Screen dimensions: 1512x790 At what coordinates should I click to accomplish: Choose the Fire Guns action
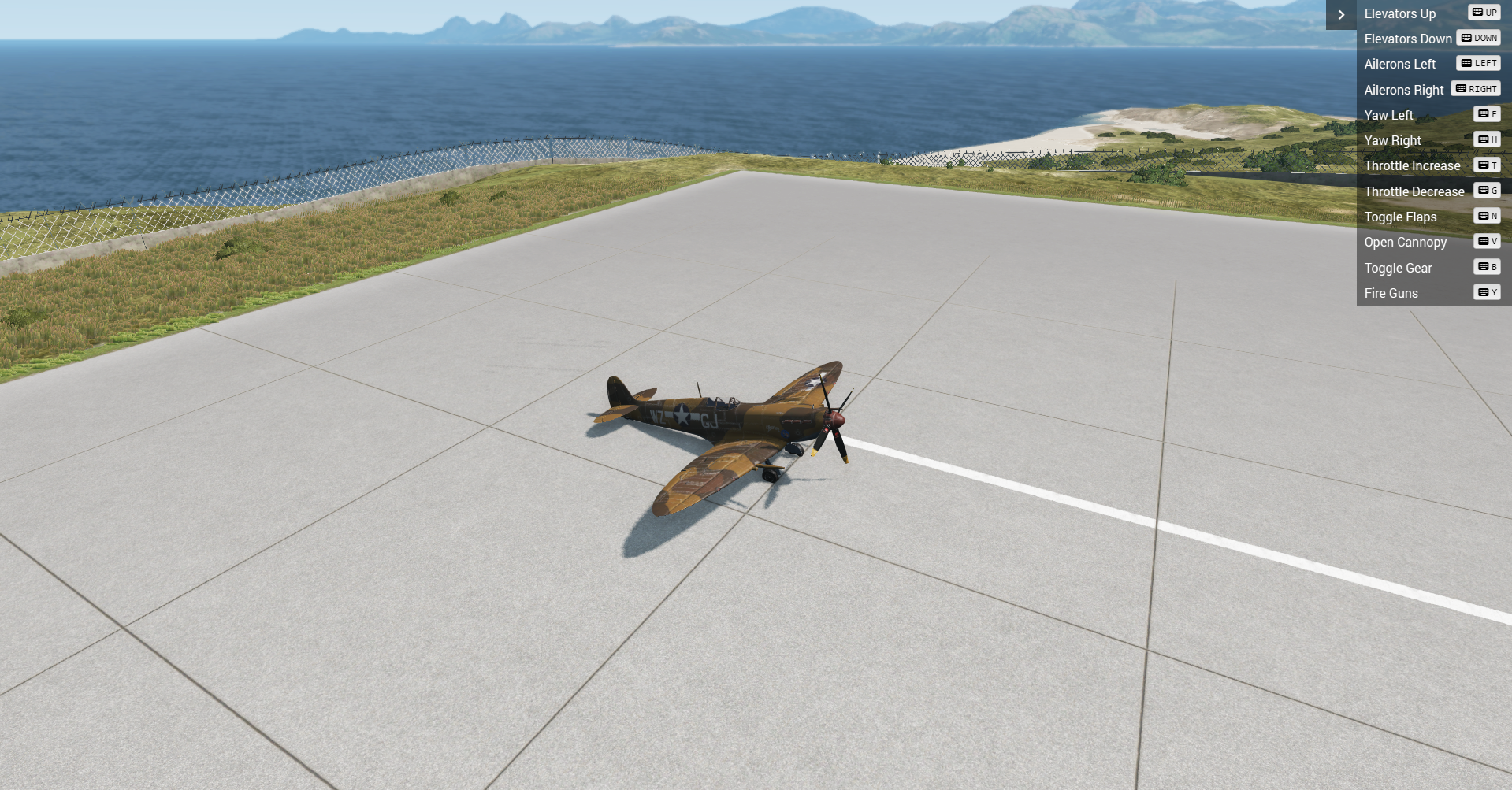point(1391,293)
